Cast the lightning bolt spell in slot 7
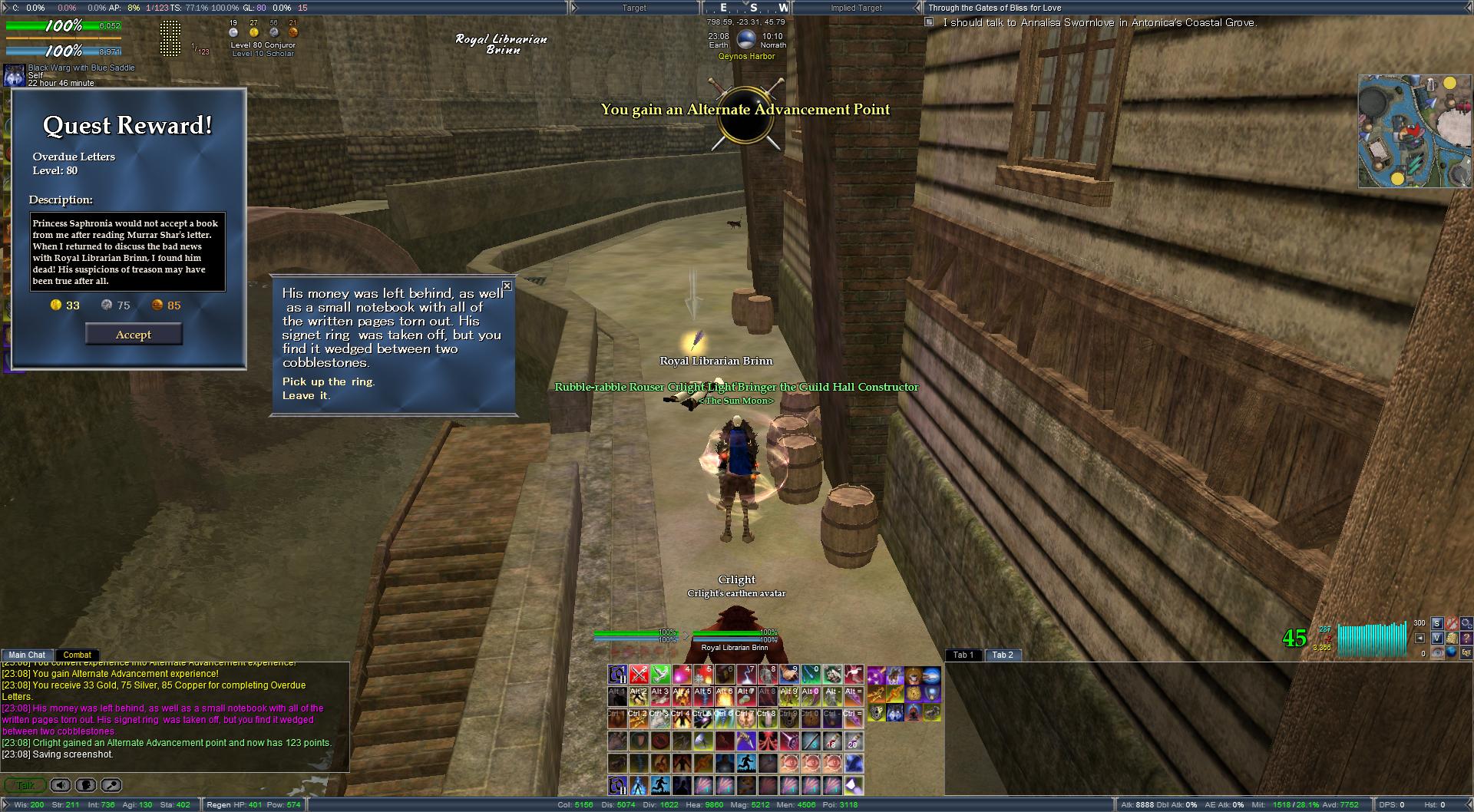 [x=746, y=675]
